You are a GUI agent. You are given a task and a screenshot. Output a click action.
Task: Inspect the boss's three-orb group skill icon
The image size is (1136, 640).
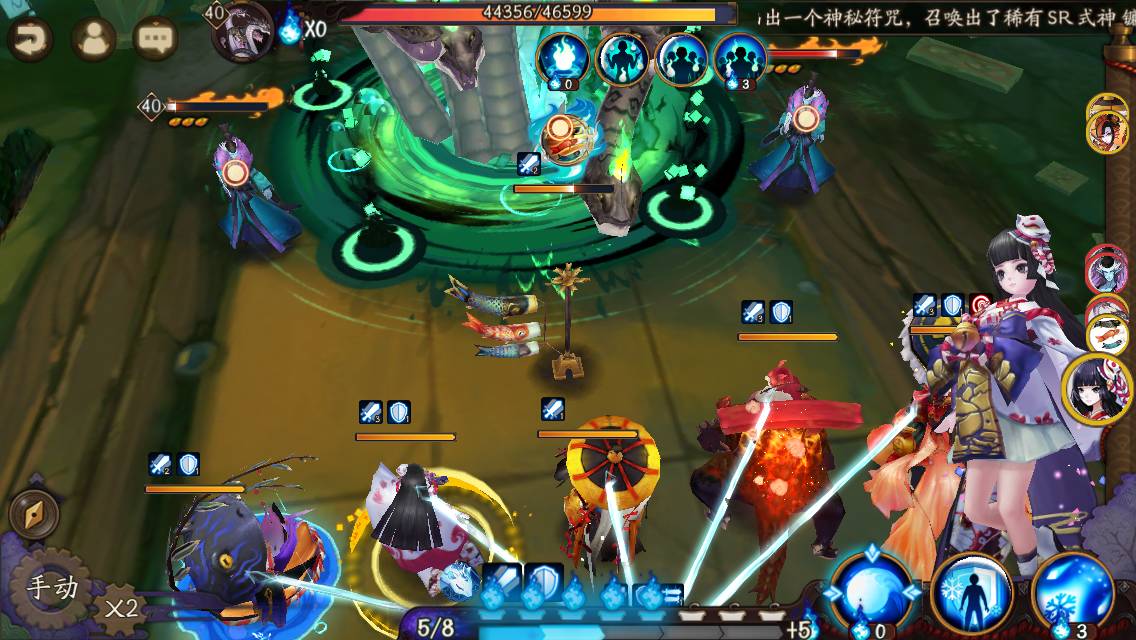point(740,58)
